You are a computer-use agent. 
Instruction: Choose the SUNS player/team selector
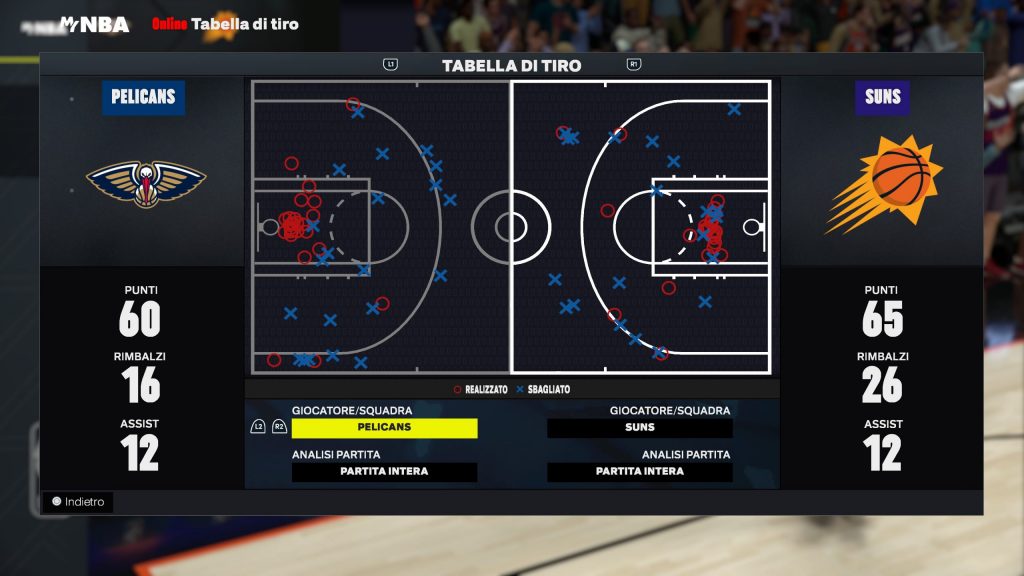pos(640,428)
